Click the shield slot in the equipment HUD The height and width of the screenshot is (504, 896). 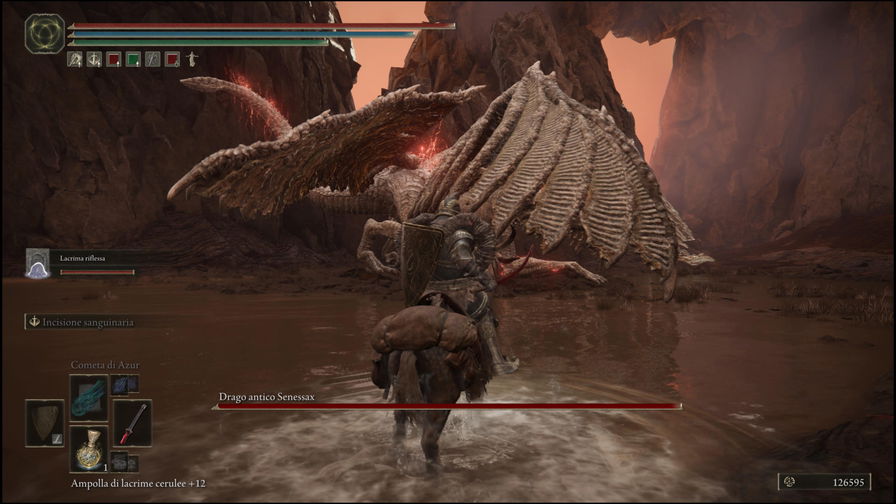tap(45, 422)
